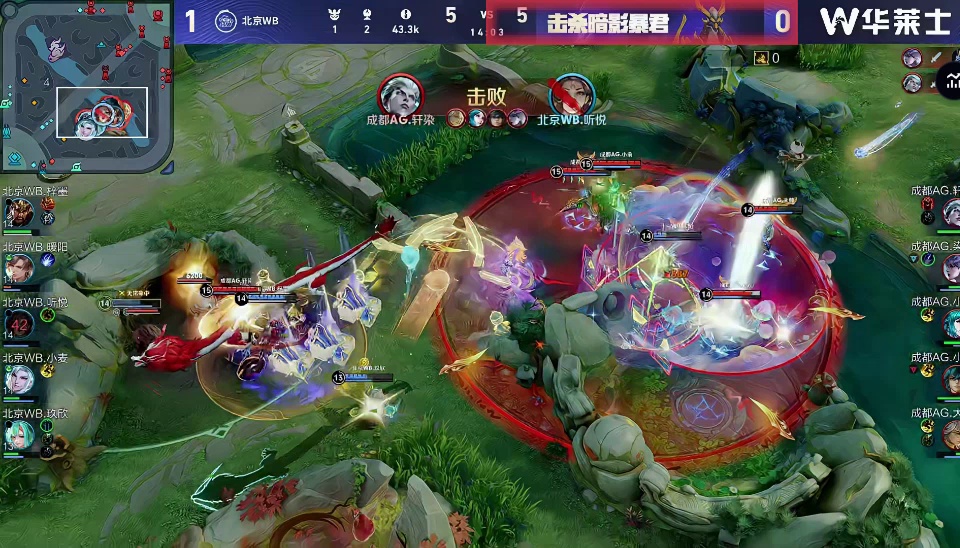Screen dimensions: 960x548
Task: Select 北京WB.玖欣's hero portrait
Action: click(x=18, y=434)
